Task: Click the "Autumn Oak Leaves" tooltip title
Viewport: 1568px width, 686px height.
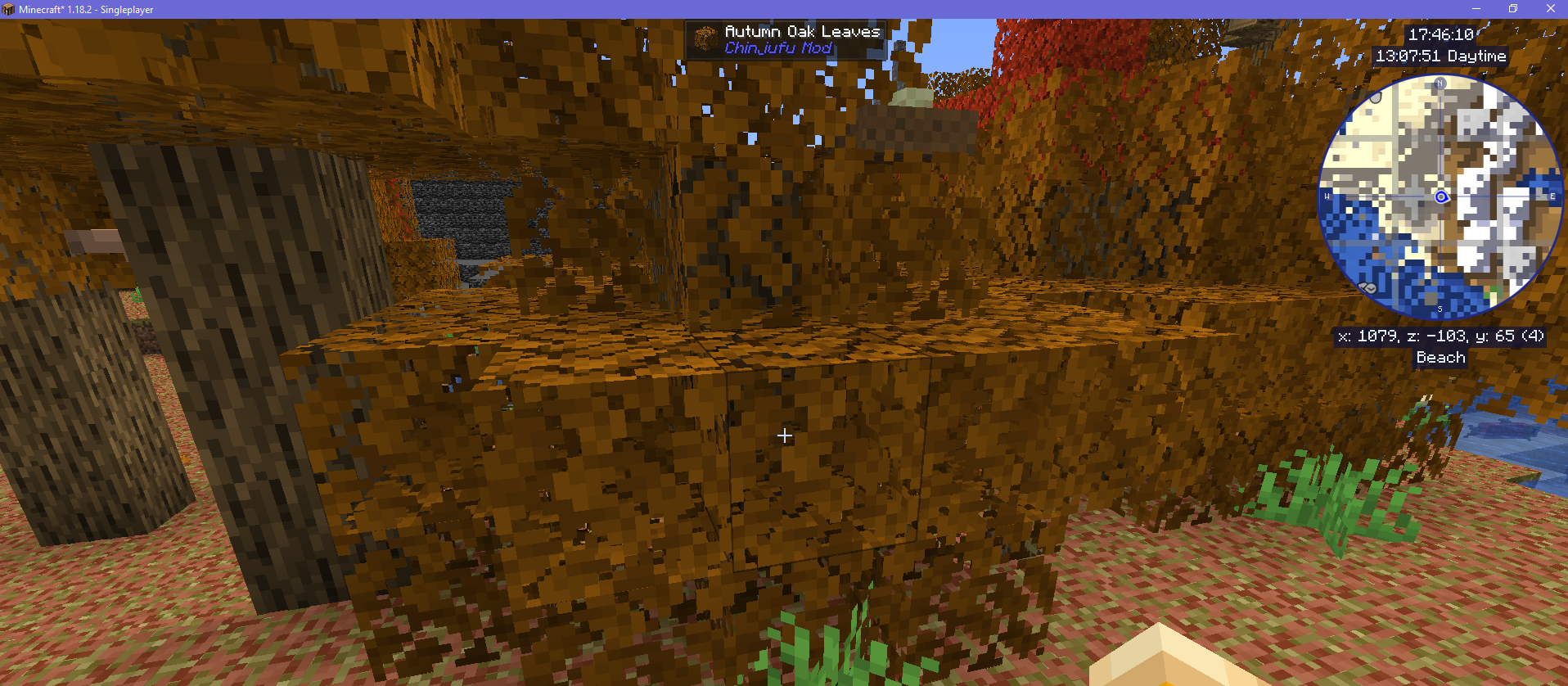Action: 803,32
